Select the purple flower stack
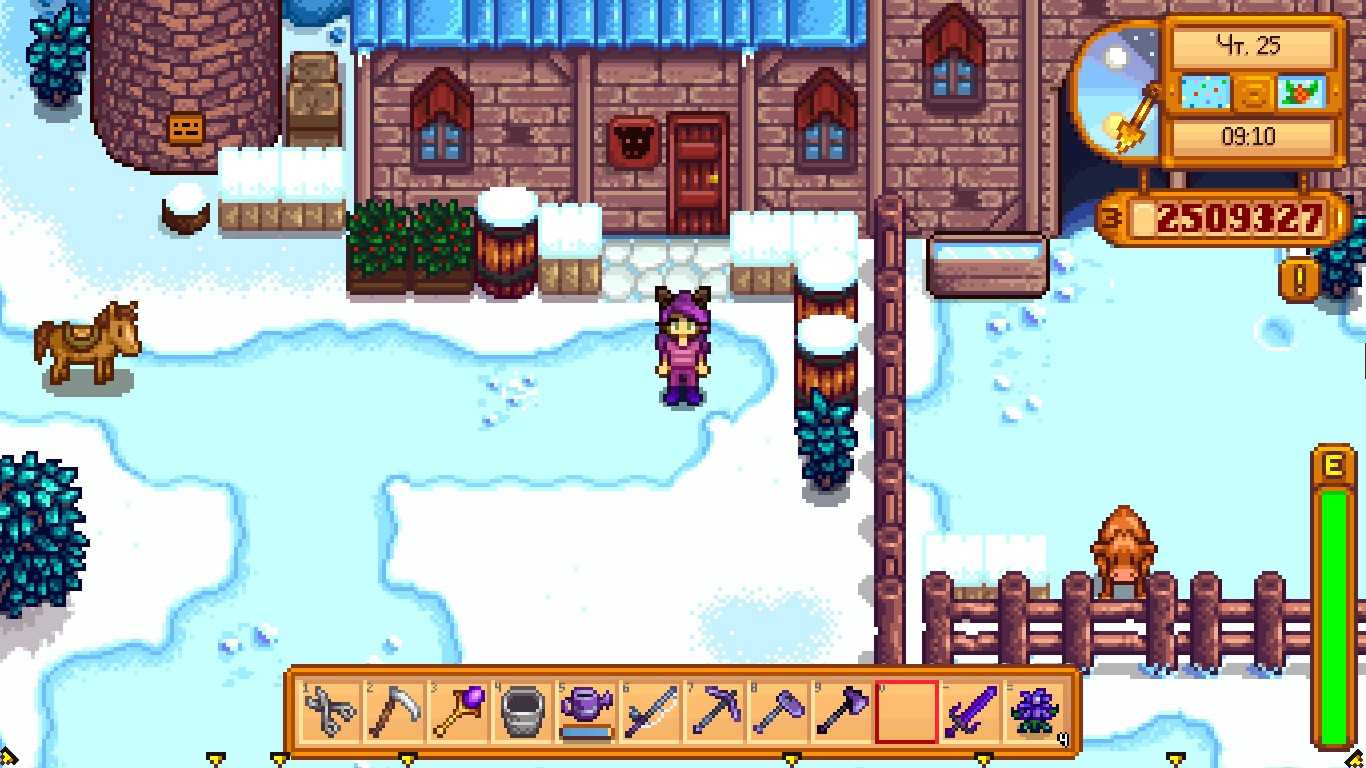The height and width of the screenshot is (768, 1366). point(1034,712)
